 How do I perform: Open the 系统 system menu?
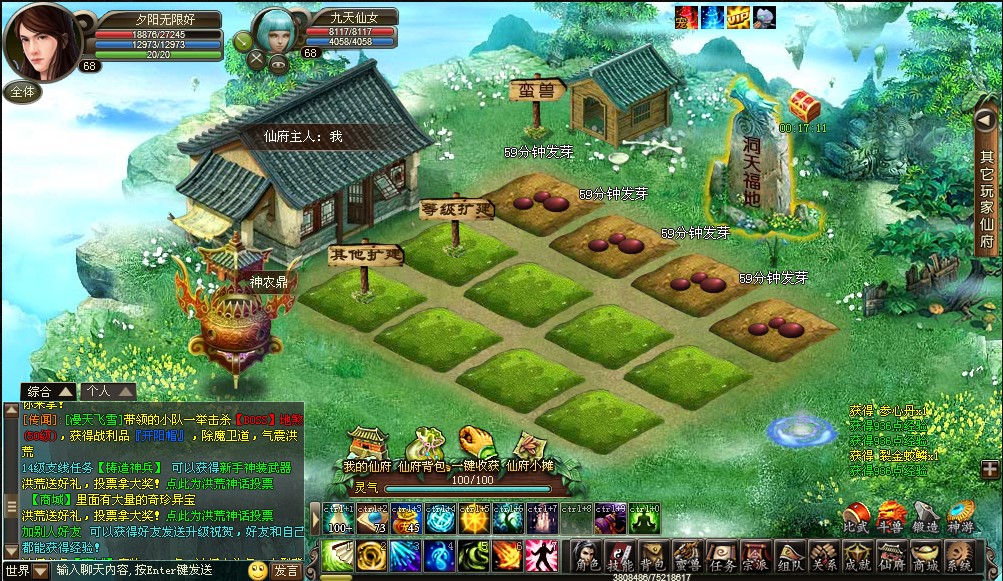pyautogui.click(x=959, y=557)
